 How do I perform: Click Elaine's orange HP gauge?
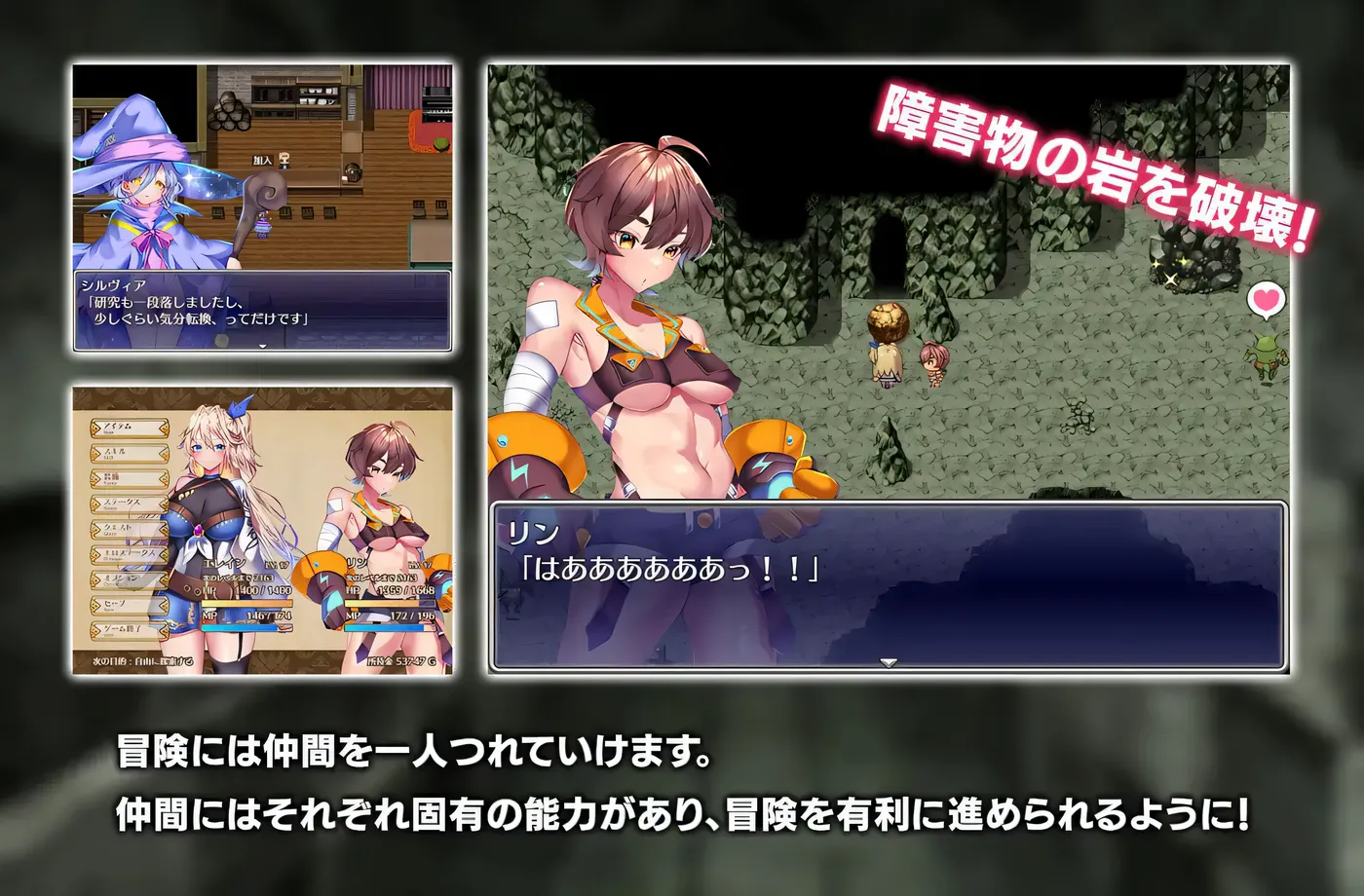pos(246,604)
